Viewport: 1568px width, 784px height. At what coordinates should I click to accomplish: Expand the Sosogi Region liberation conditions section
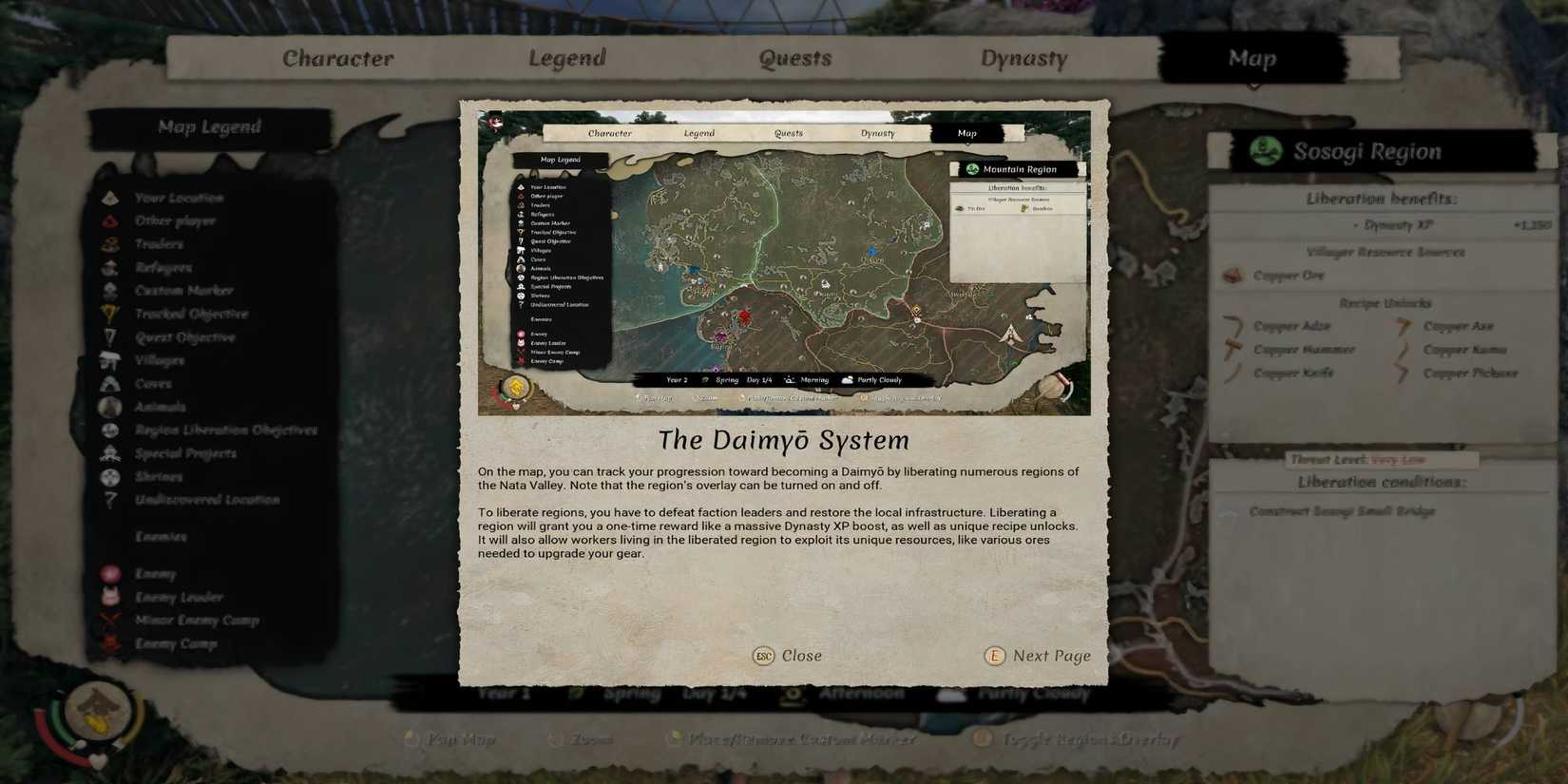[1380, 482]
